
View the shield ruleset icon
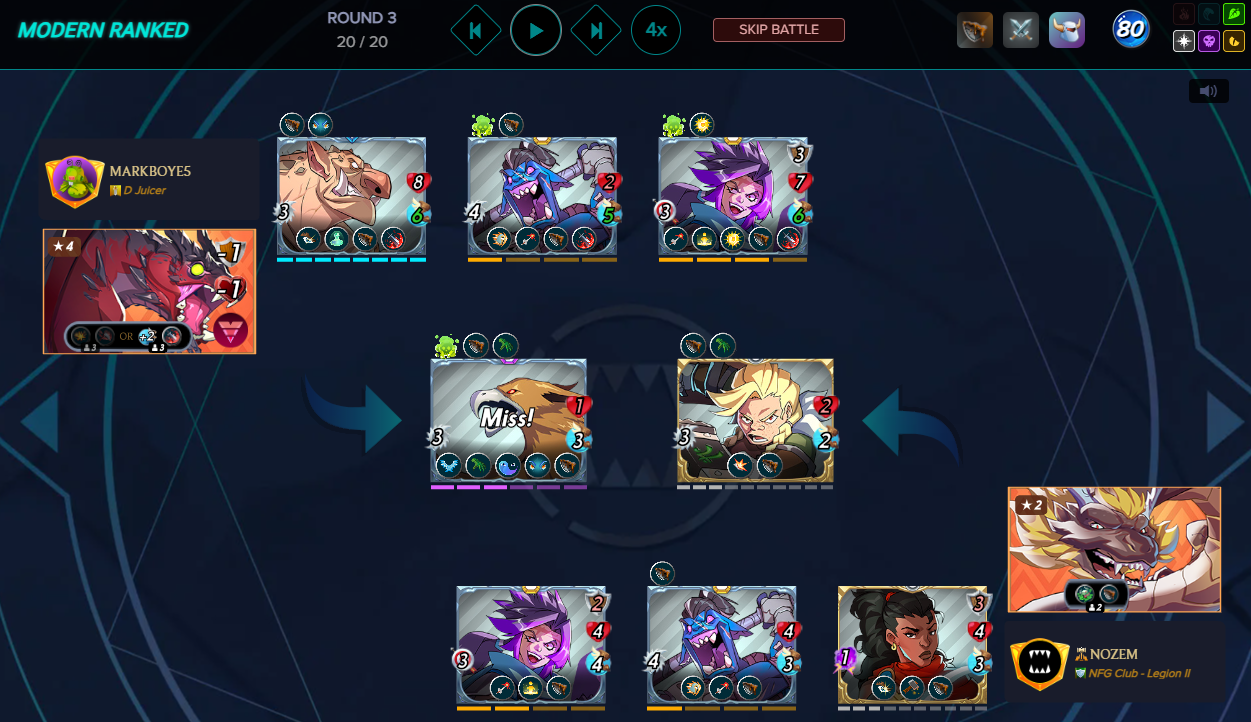coord(975,30)
